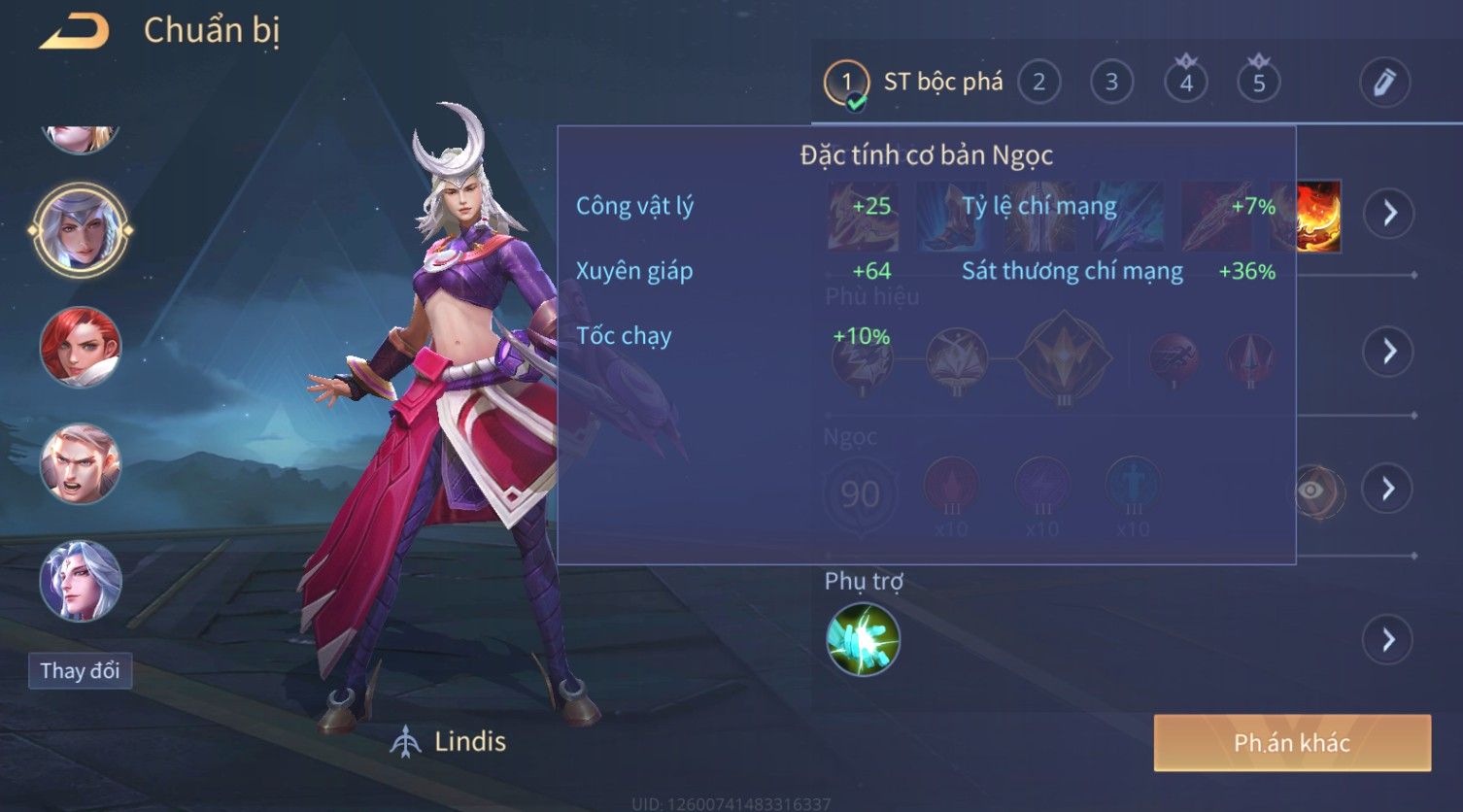
Task: Open Ngọc arcana page arrow
Action: [1389, 489]
